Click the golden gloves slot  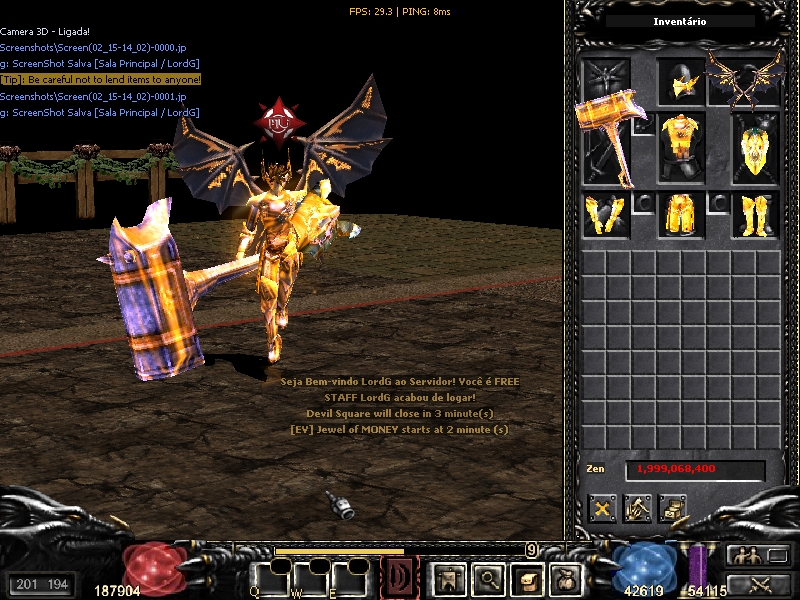click(606, 214)
